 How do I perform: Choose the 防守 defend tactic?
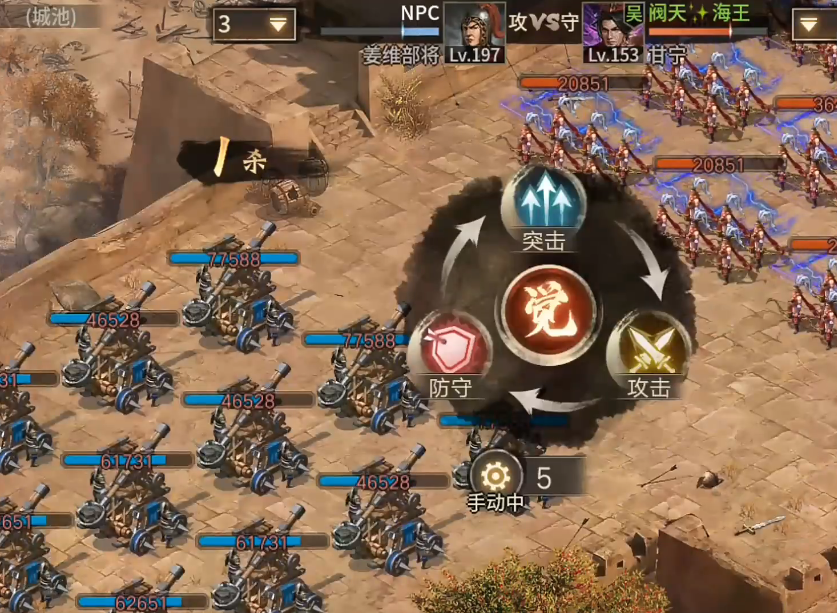click(x=449, y=350)
